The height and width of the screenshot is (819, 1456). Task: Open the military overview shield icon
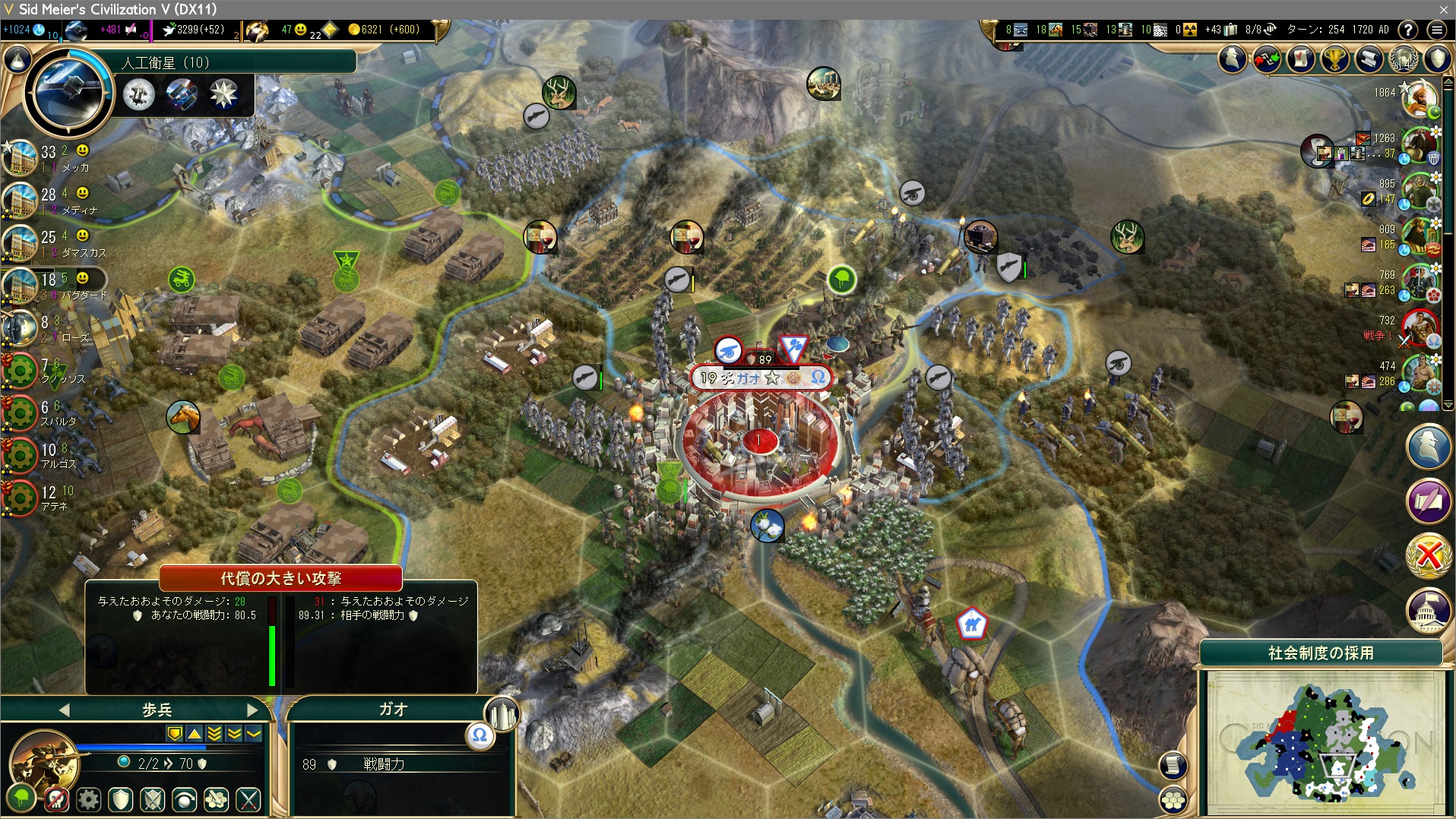tap(1437, 59)
